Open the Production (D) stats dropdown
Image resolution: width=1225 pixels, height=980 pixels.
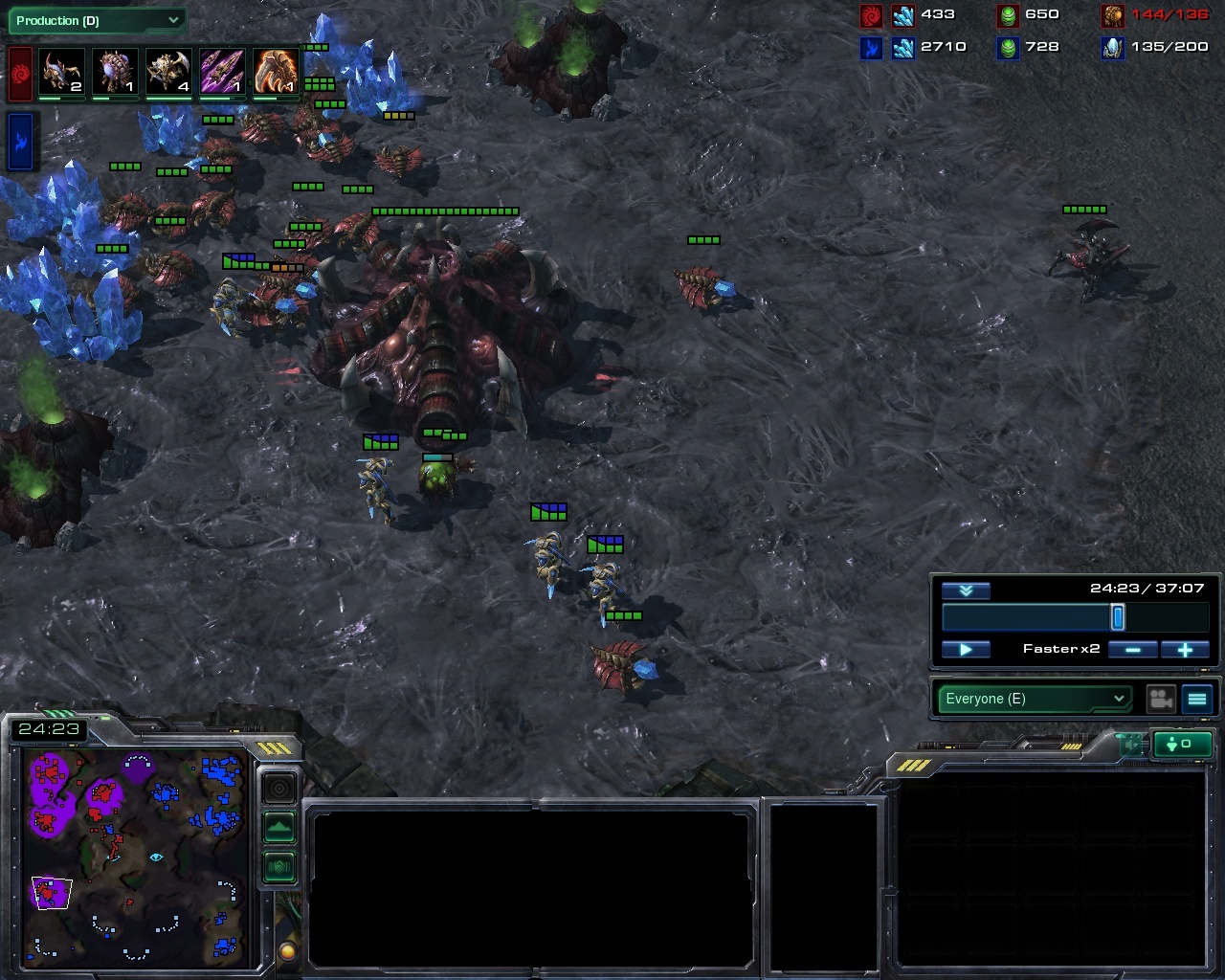coord(96,20)
